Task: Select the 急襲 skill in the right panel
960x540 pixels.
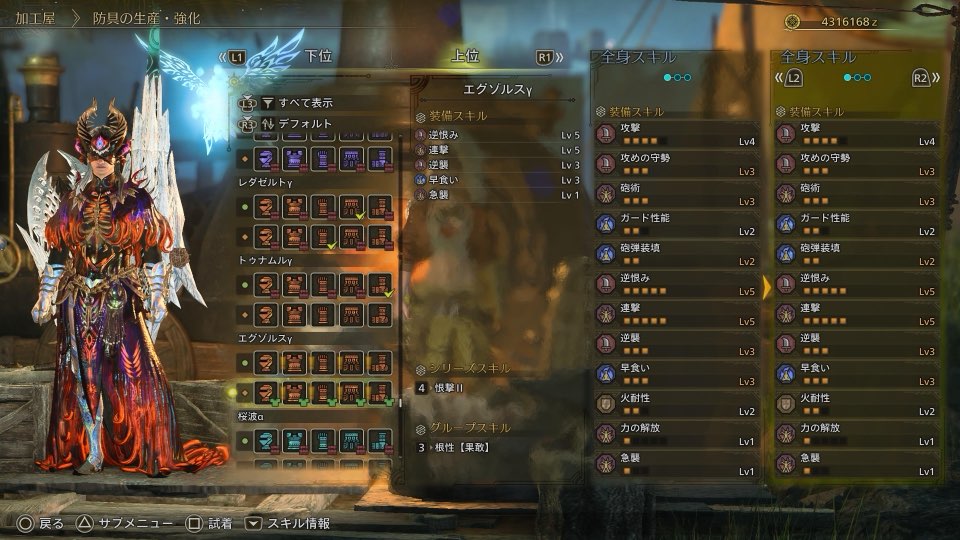Action: (x=857, y=464)
